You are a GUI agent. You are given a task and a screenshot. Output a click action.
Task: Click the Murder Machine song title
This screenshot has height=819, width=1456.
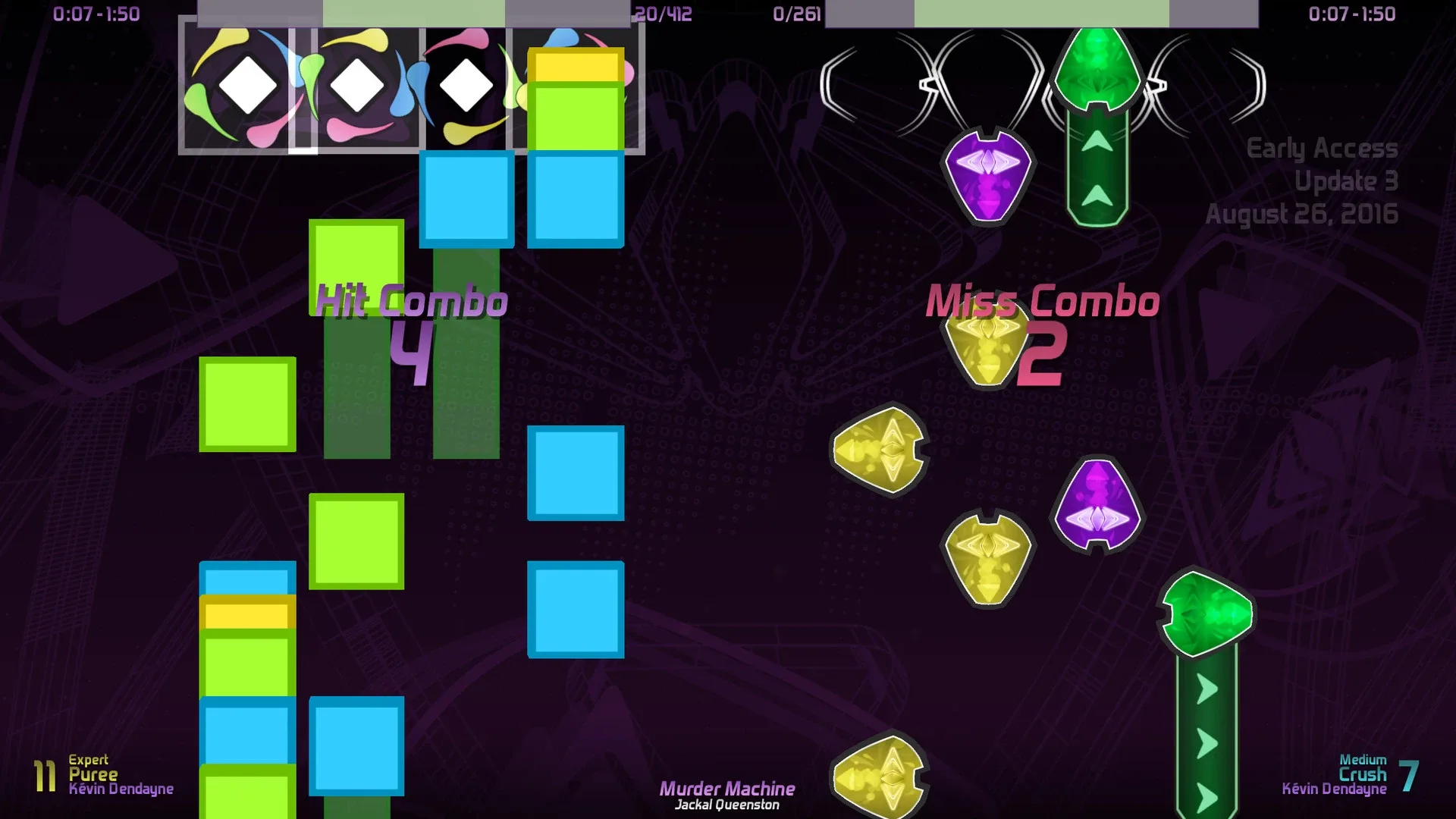point(729,788)
